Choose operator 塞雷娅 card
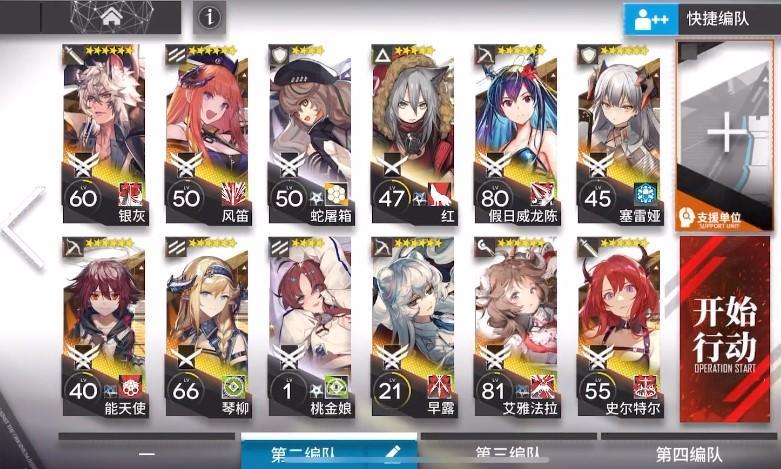 (618, 133)
